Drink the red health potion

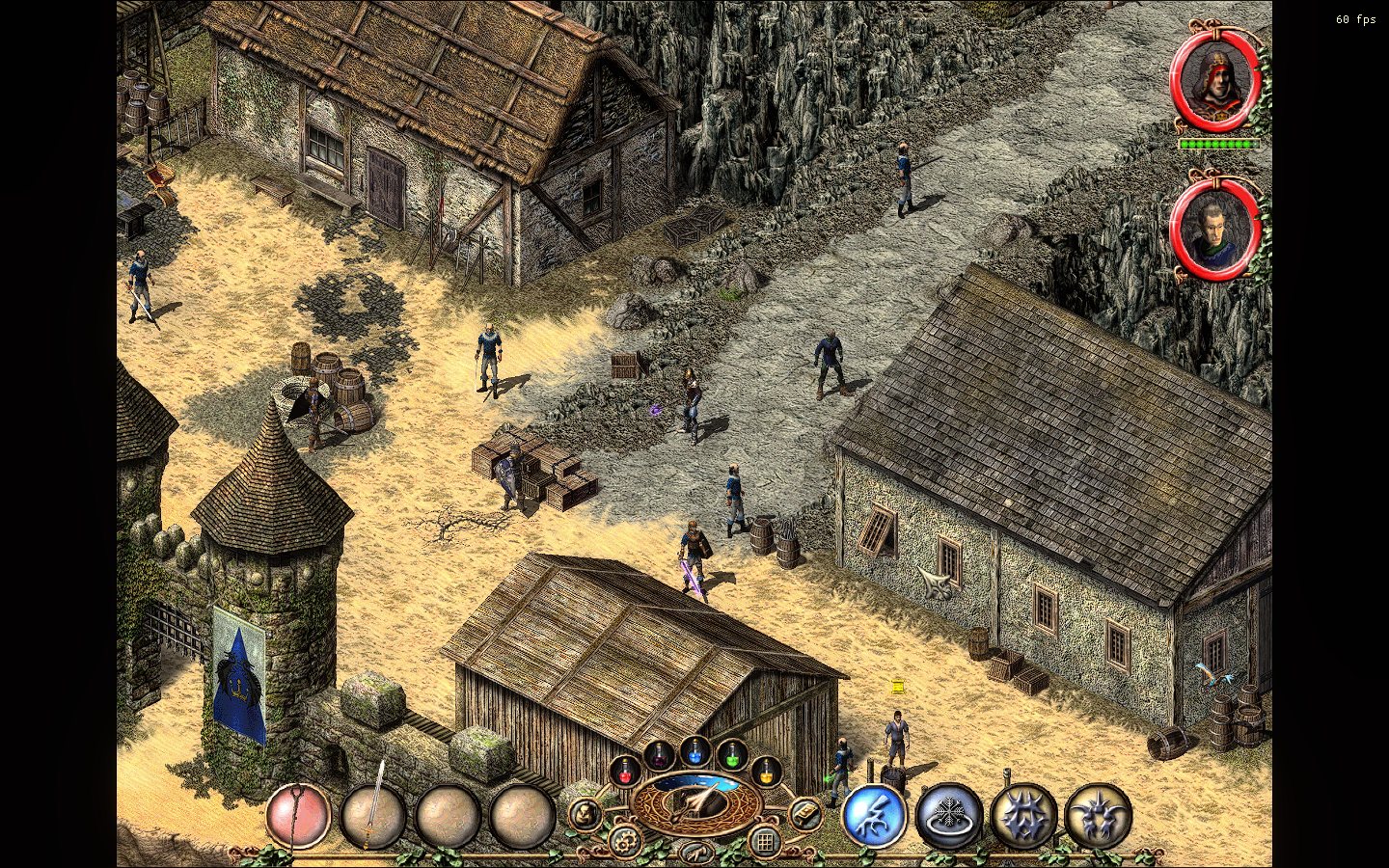pyautogui.click(x=625, y=772)
